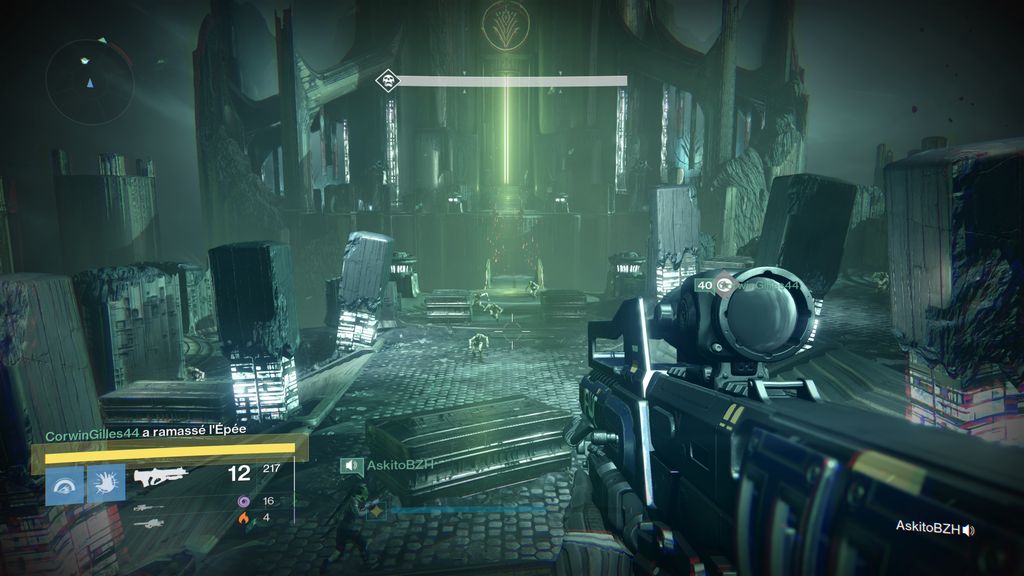The width and height of the screenshot is (1024, 576).
Task: Click the speaker icon beside AskitoBZH nameplate
Action: coord(350,465)
